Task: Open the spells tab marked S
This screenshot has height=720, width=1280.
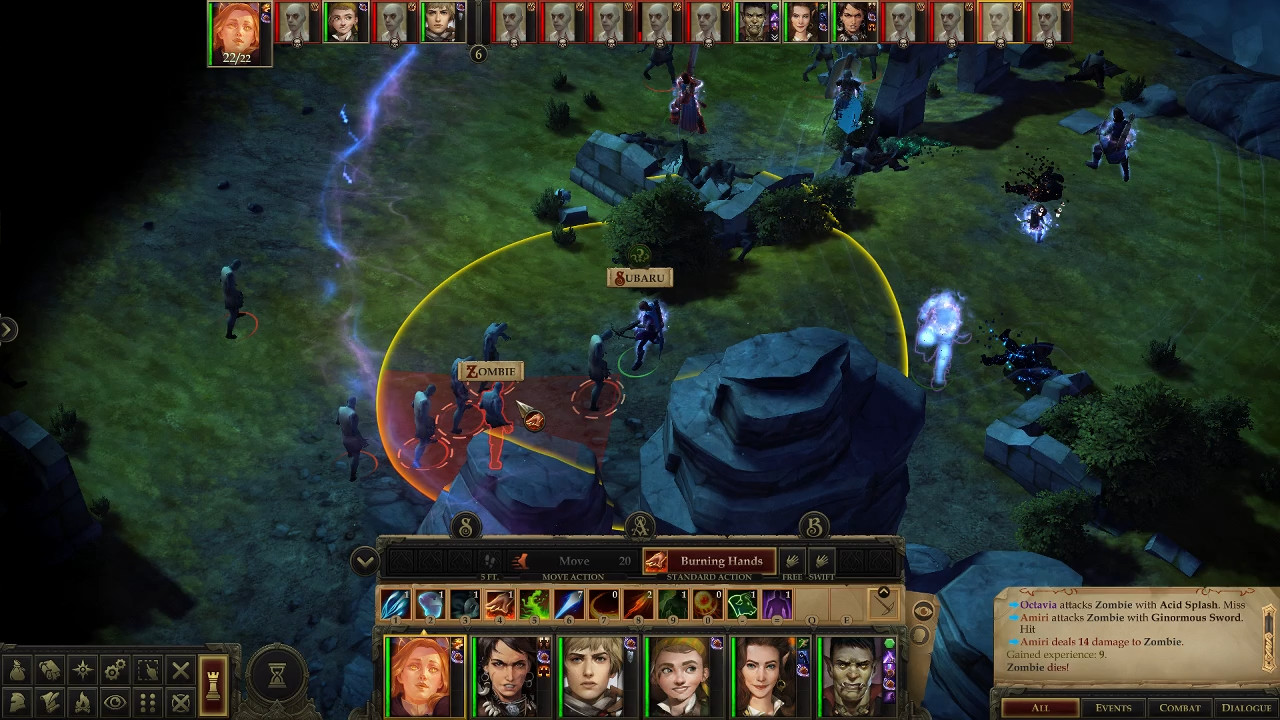Action: click(x=466, y=526)
